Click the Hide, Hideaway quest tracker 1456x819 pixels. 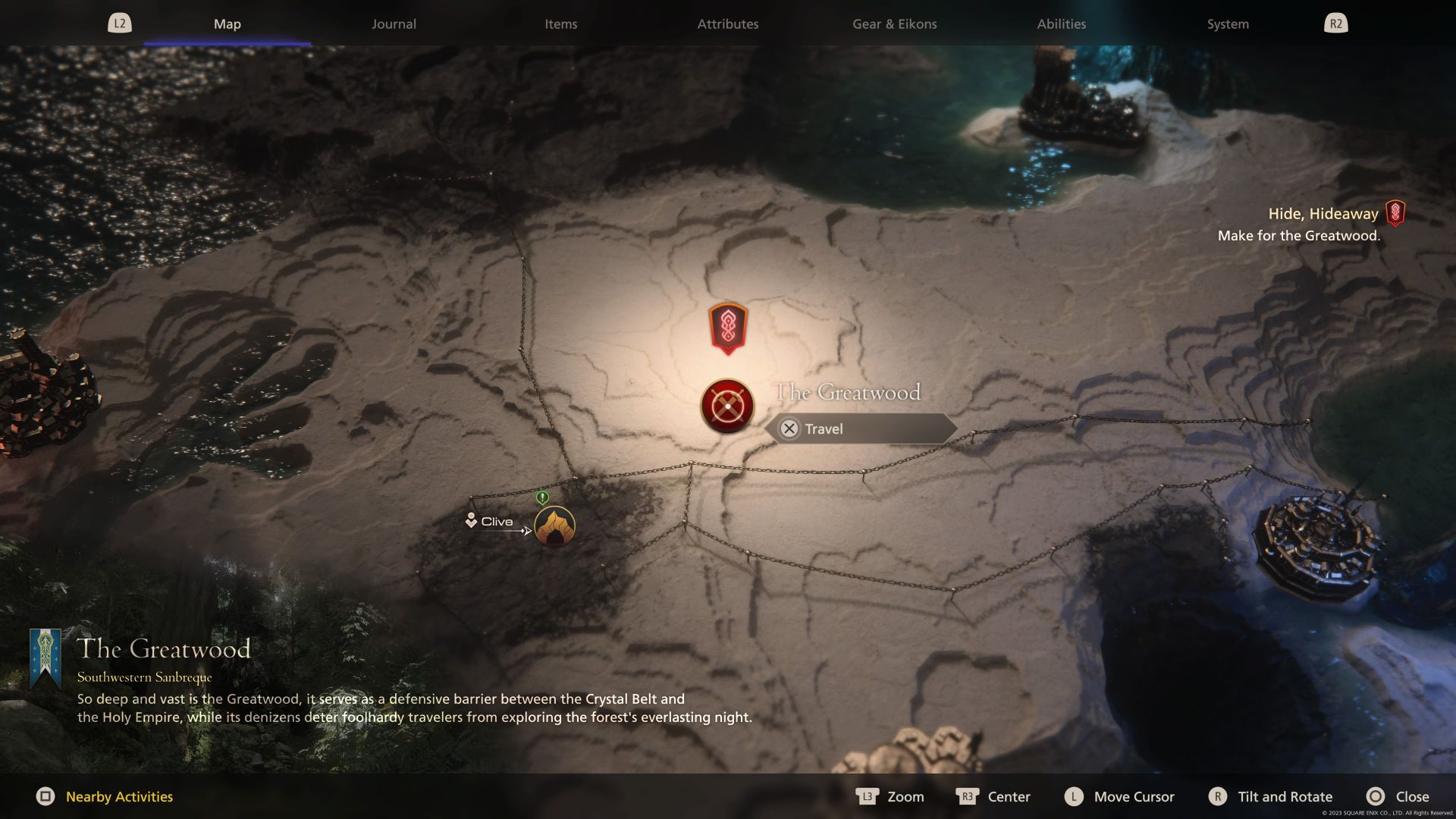pyautogui.click(x=1323, y=215)
